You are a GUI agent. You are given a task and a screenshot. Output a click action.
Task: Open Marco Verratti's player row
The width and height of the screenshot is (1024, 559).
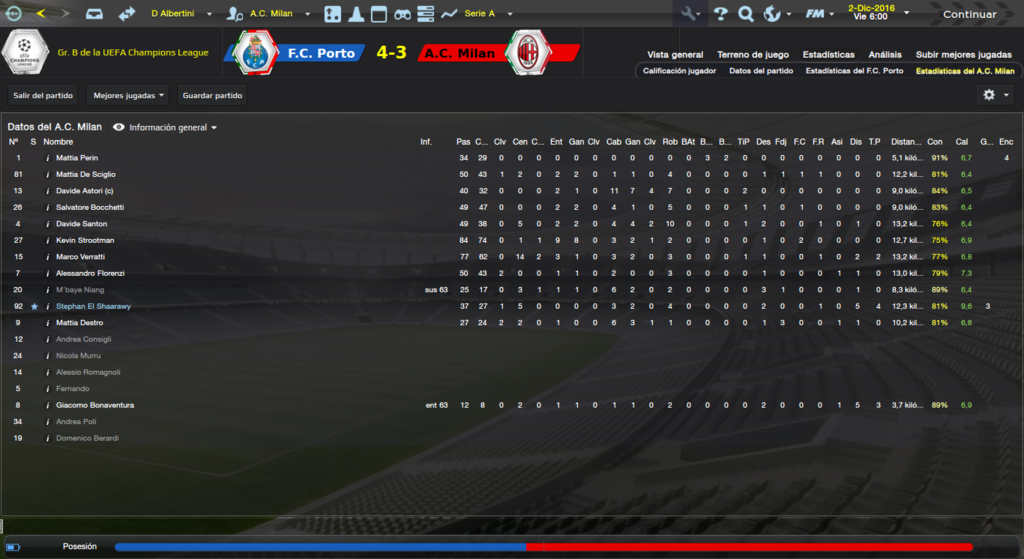83,257
